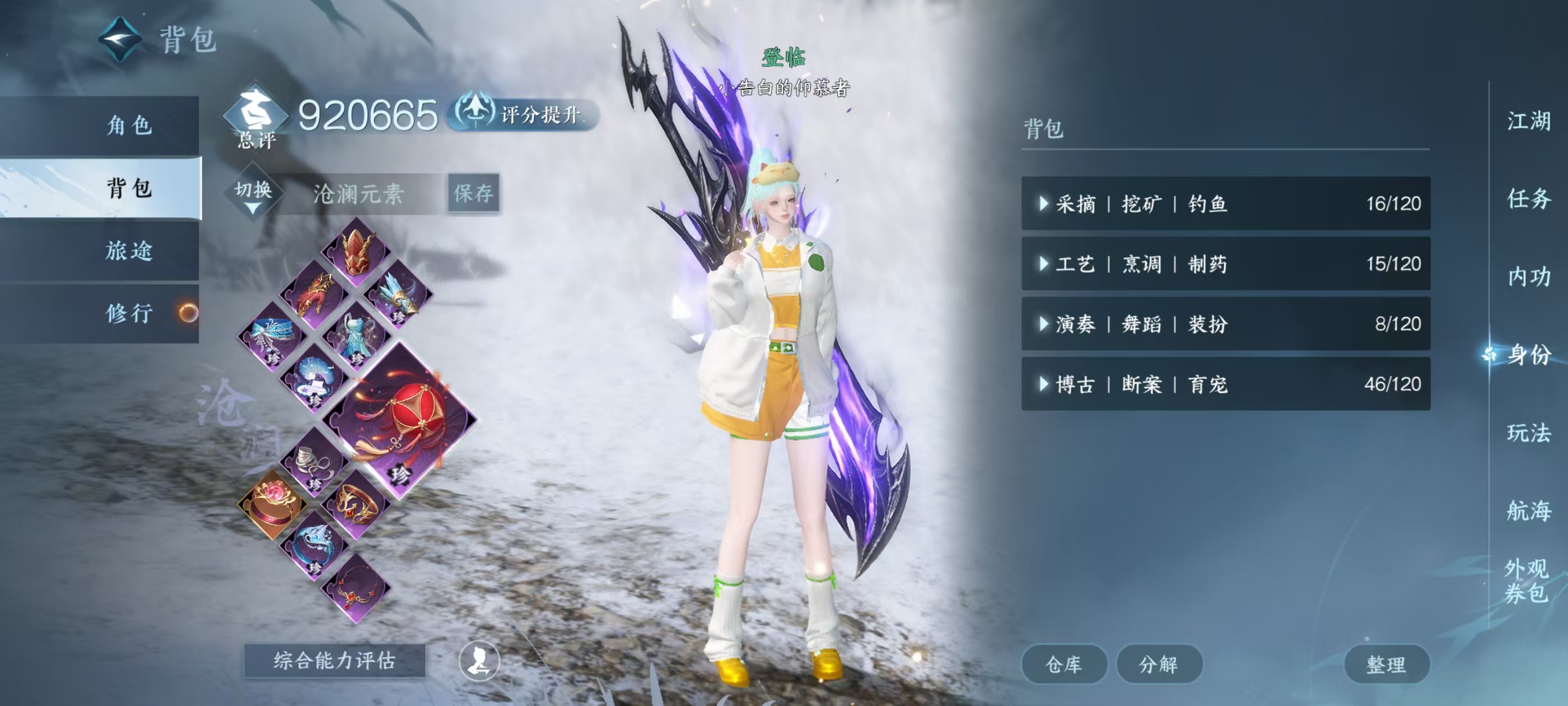Viewport: 1568px width, 706px height.
Task: Open the 切换 loadout switch dropdown
Action: point(253,194)
